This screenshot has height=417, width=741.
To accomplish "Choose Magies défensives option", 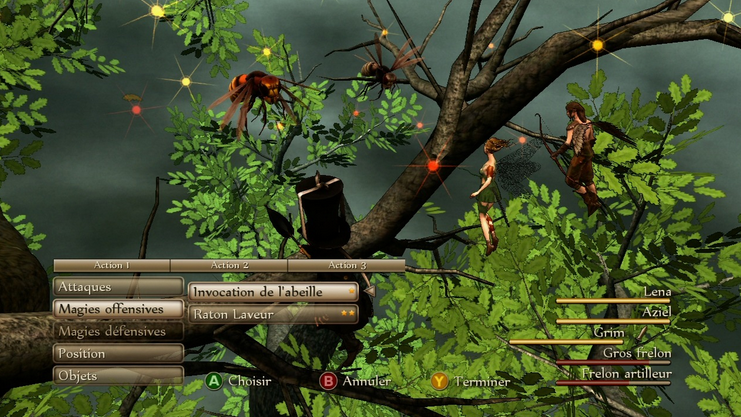I will pyautogui.click(x=118, y=331).
